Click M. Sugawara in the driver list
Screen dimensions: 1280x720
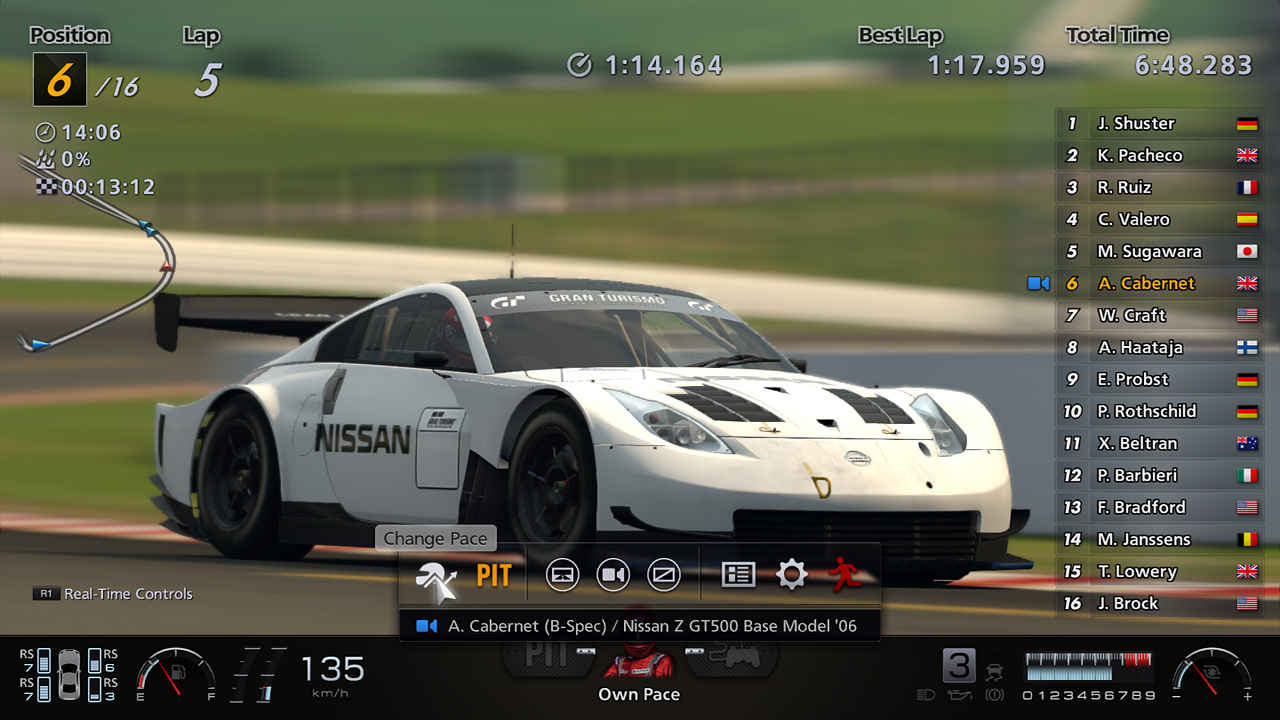[x=1158, y=252]
